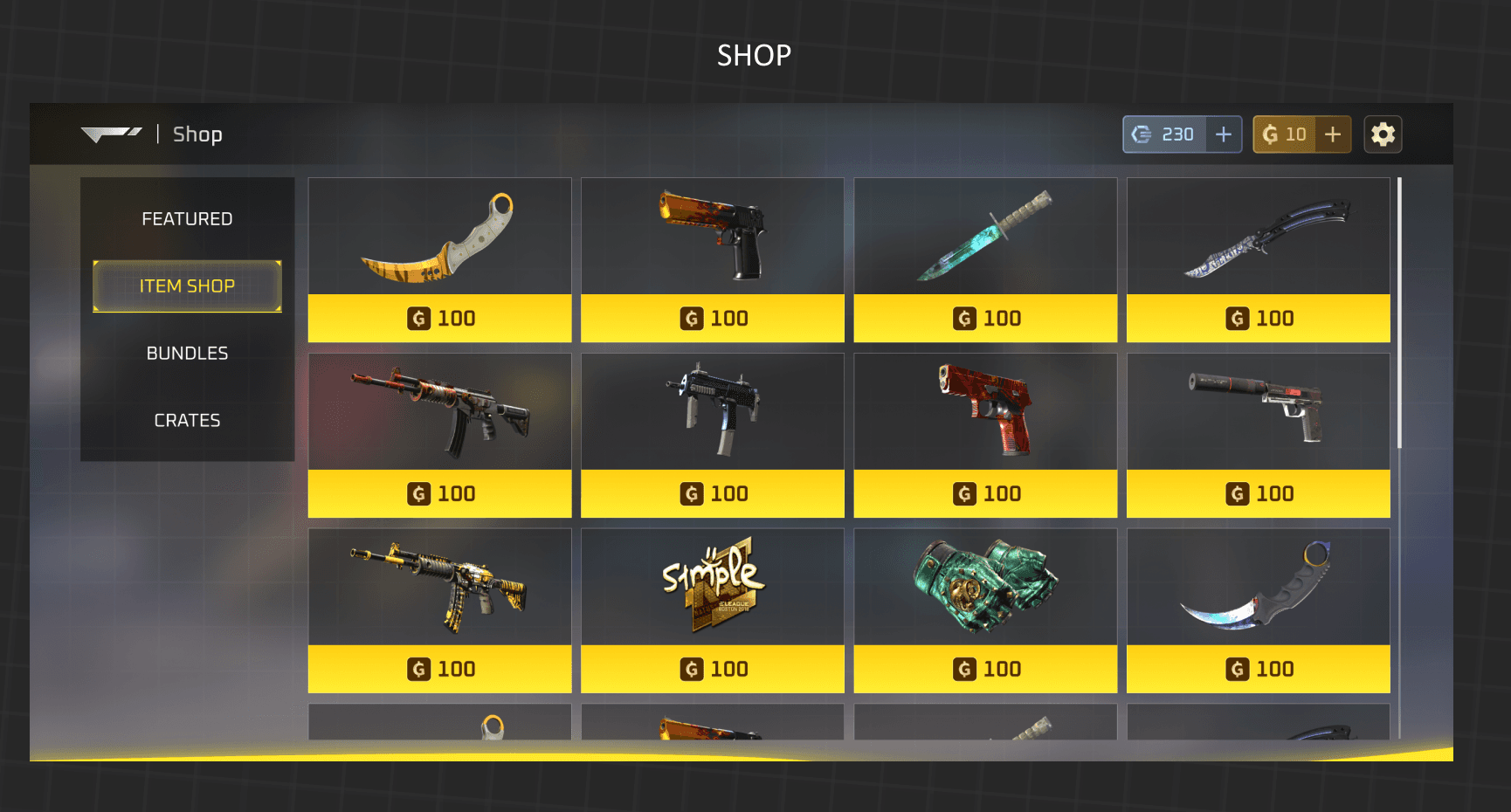This screenshot has height=812, width=1511.
Task: Select the orange Desert Eagle pistol
Action: pos(712,259)
